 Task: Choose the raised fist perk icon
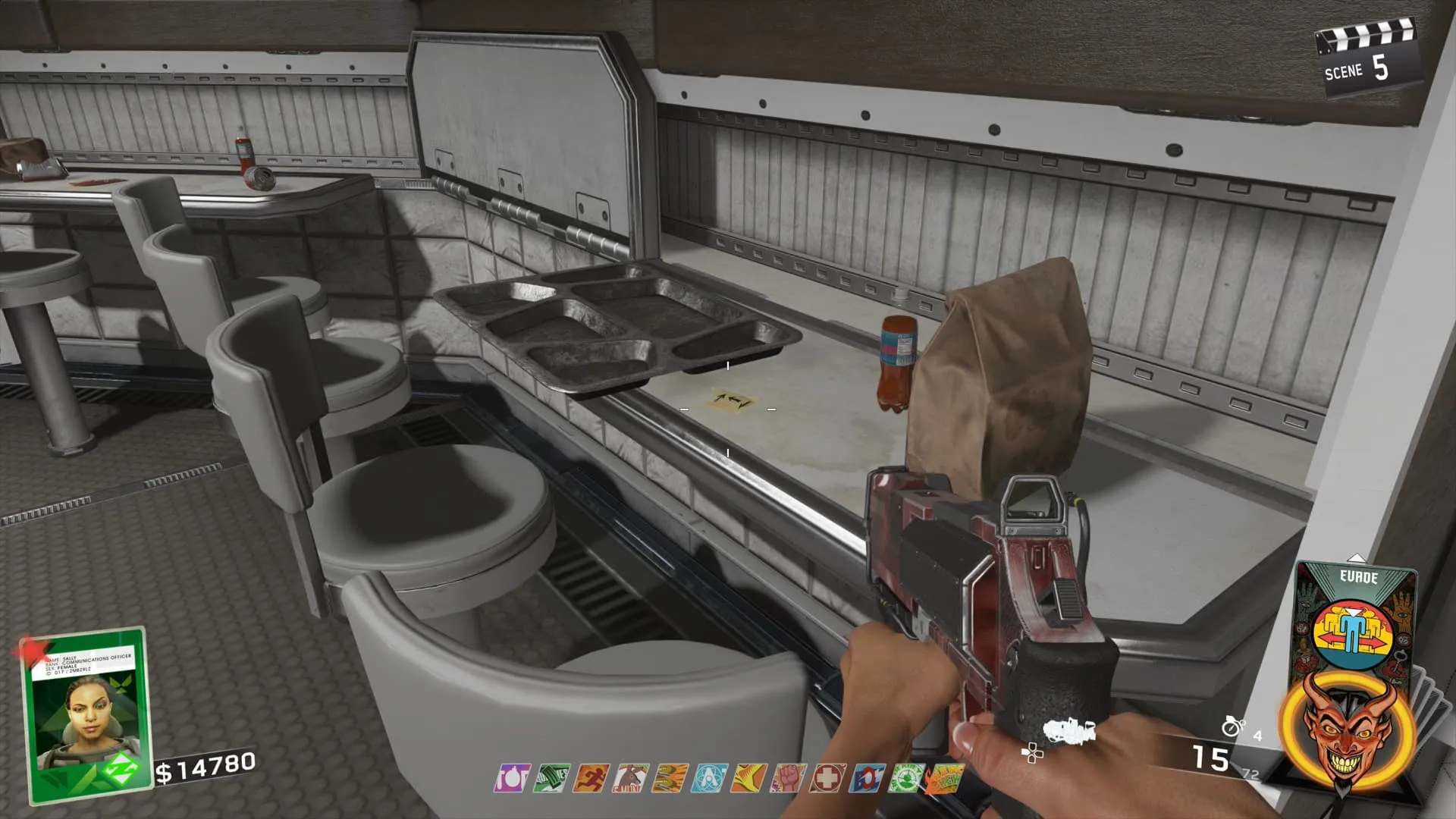point(788,779)
